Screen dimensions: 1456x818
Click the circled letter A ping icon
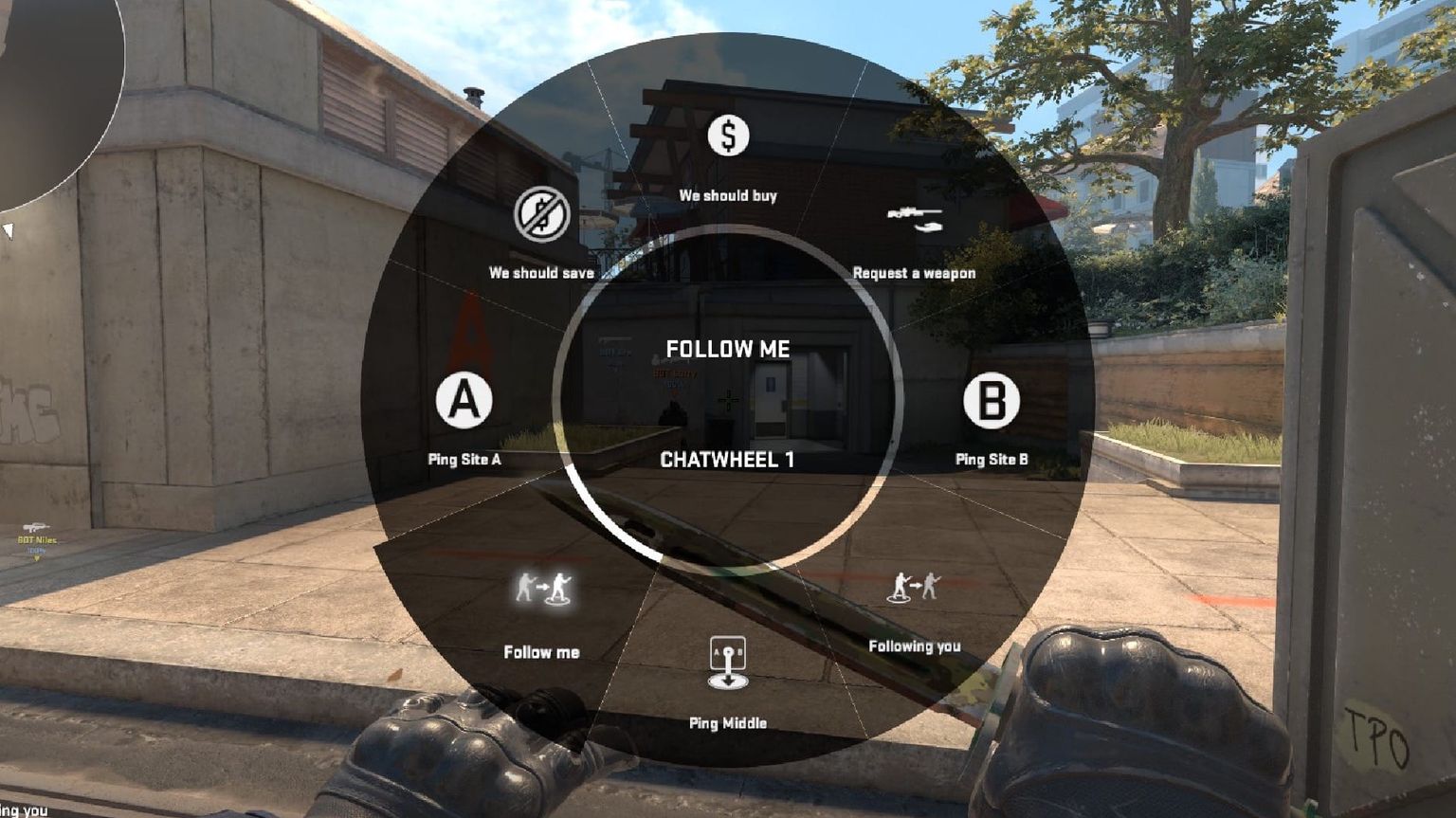462,402
